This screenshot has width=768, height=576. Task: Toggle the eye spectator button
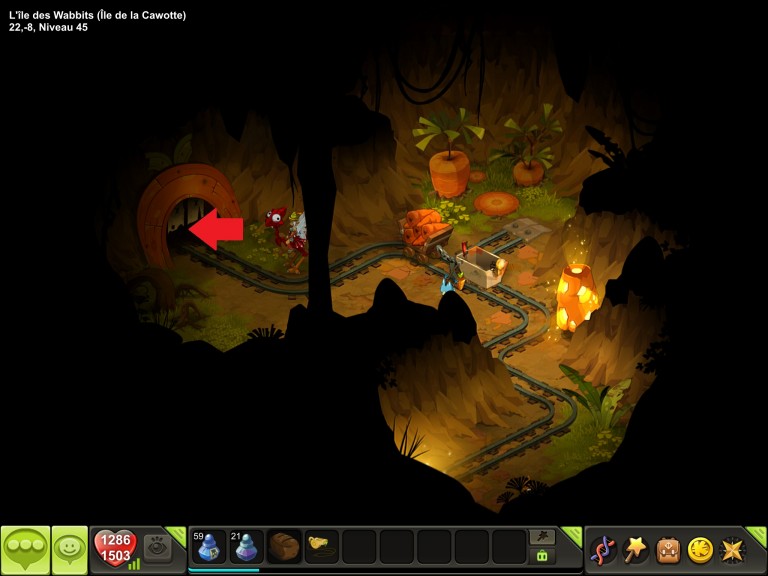[x=157, y=548]
